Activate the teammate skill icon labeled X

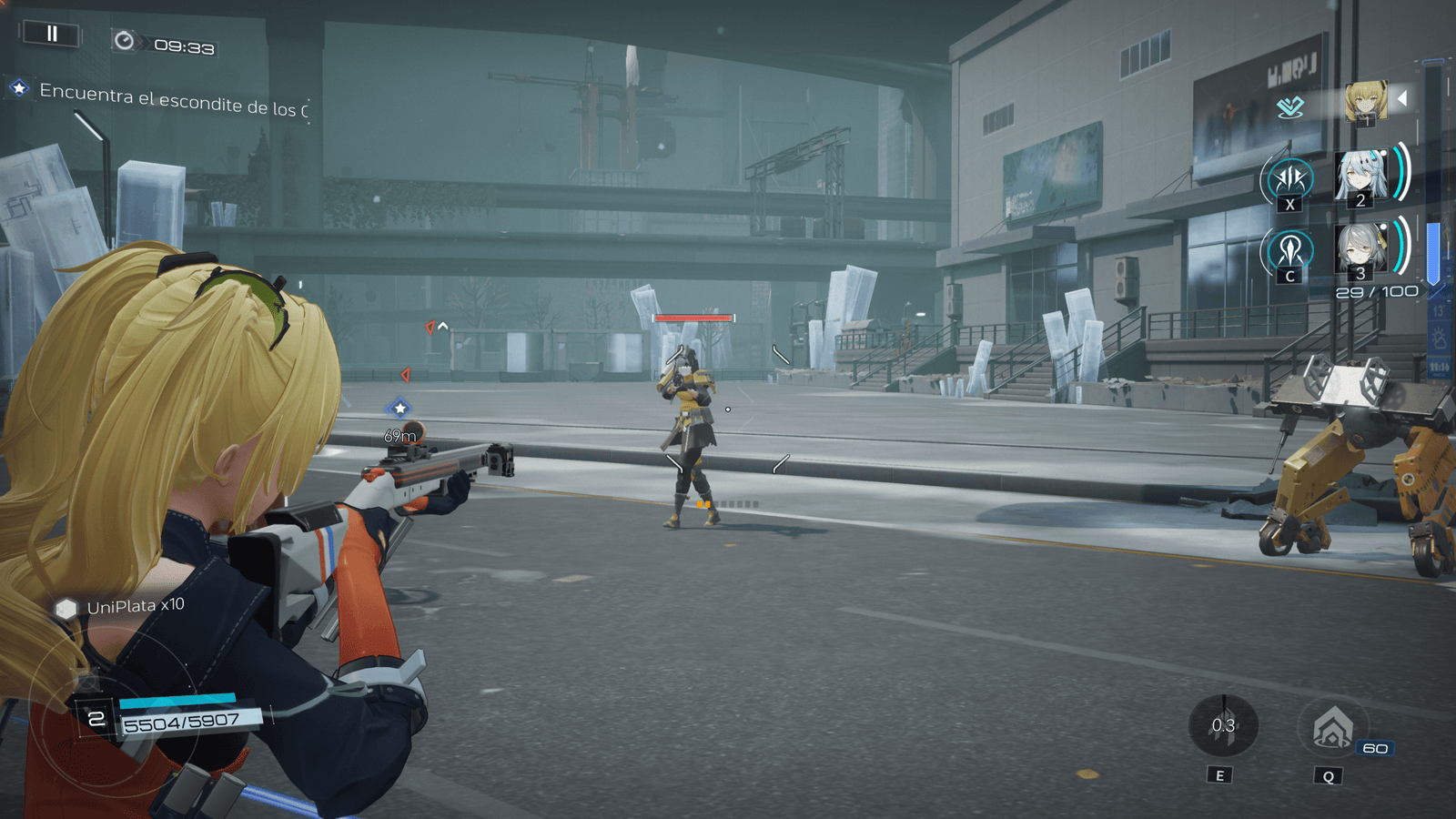1289,179
